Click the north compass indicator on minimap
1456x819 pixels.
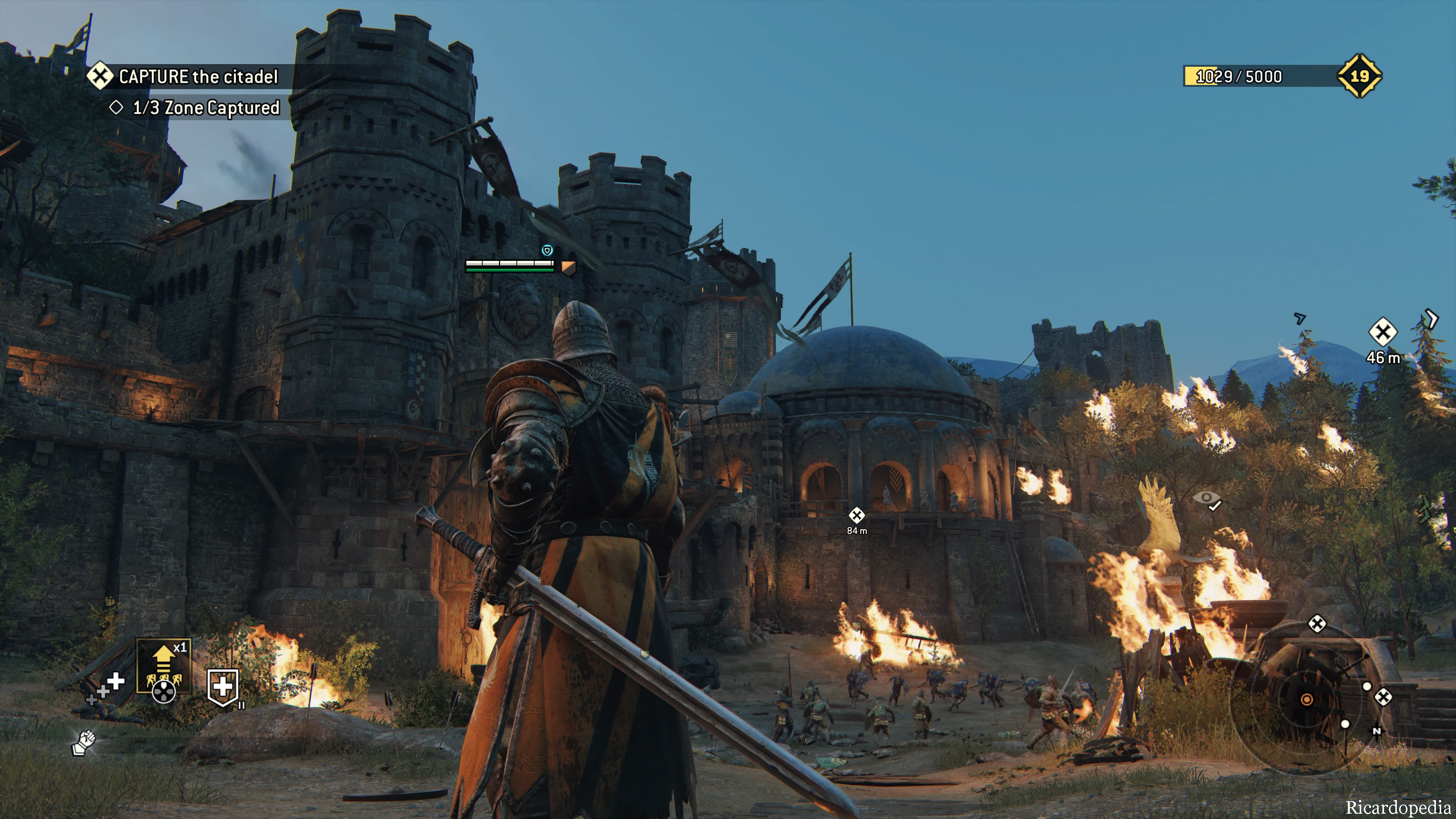click(1376, 731)
